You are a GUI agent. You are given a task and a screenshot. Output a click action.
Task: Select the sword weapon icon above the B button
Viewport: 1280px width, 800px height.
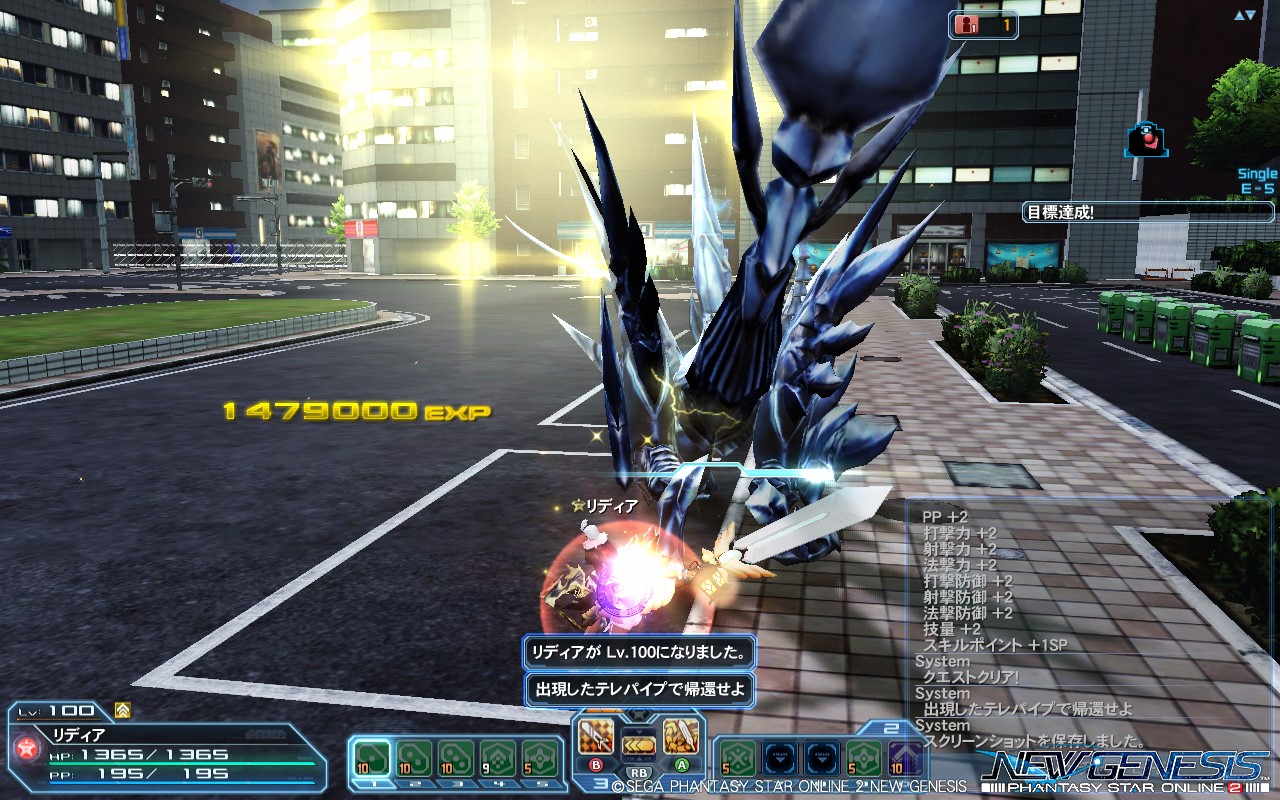click(x=595, y=737)
